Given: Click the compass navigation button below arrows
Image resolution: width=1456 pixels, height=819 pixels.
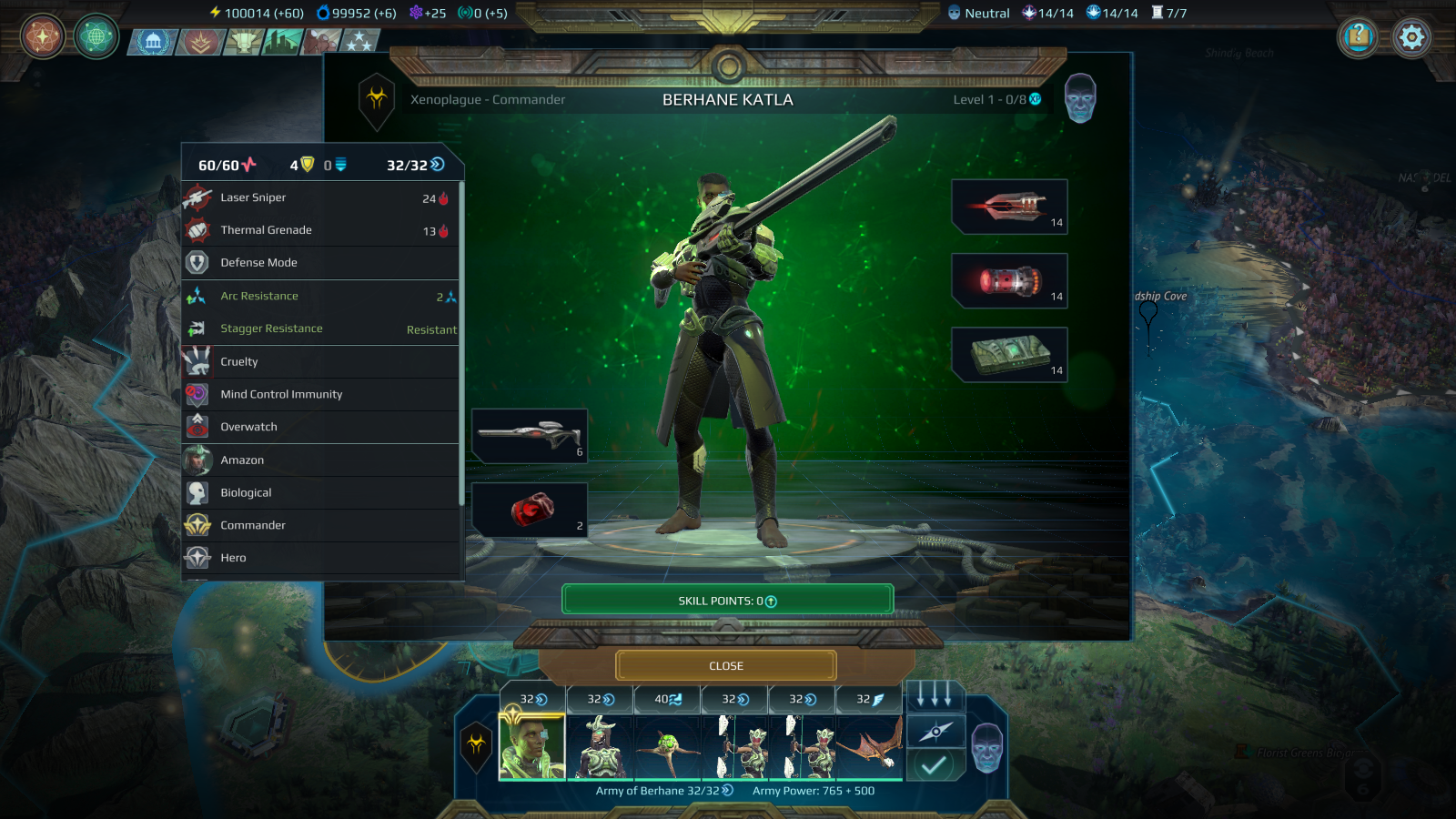Looking at the screenshot, I should pyautogui.click(x=935, y=731).
